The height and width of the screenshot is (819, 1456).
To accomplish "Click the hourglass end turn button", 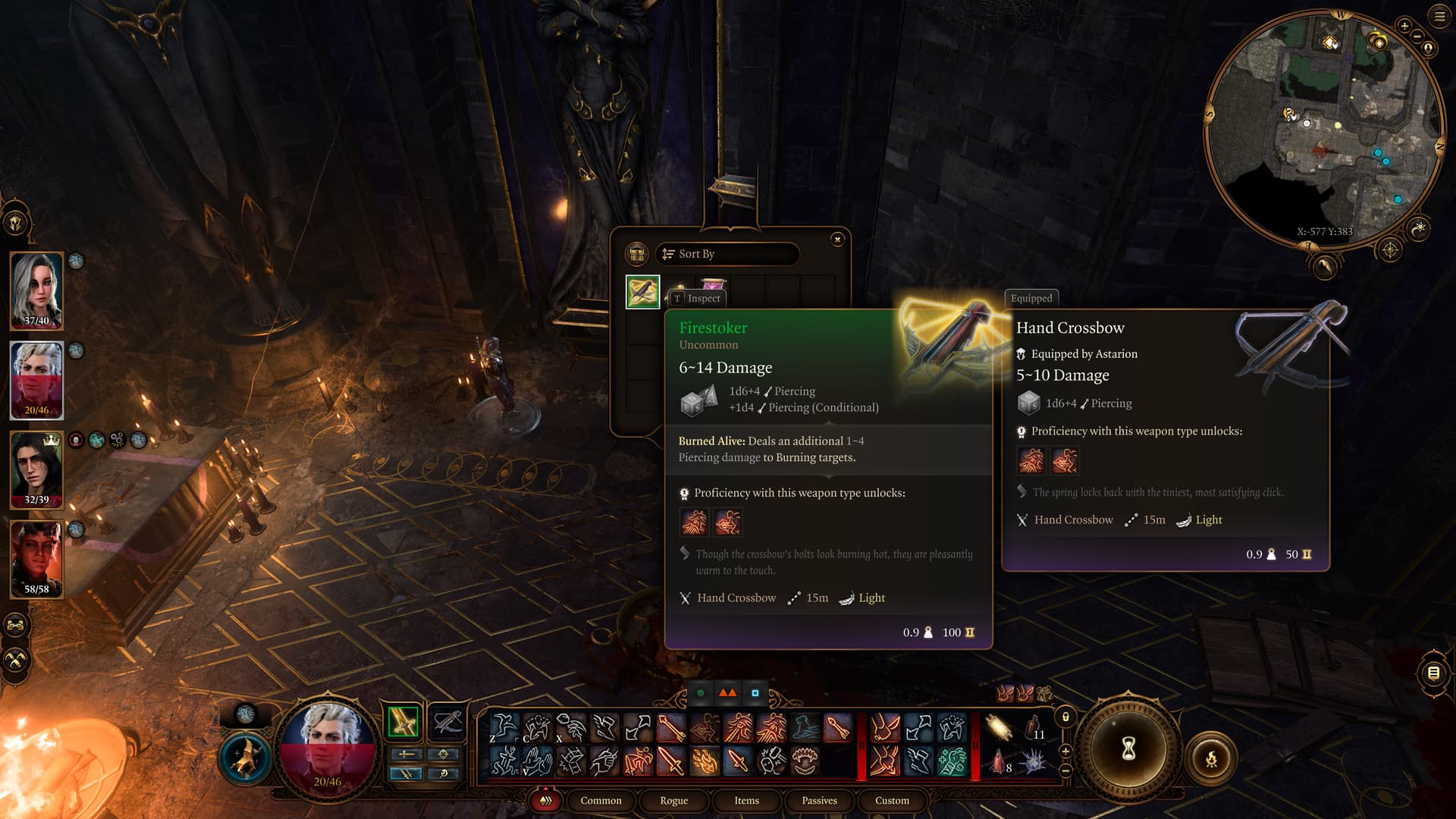I will [1128, 749].
